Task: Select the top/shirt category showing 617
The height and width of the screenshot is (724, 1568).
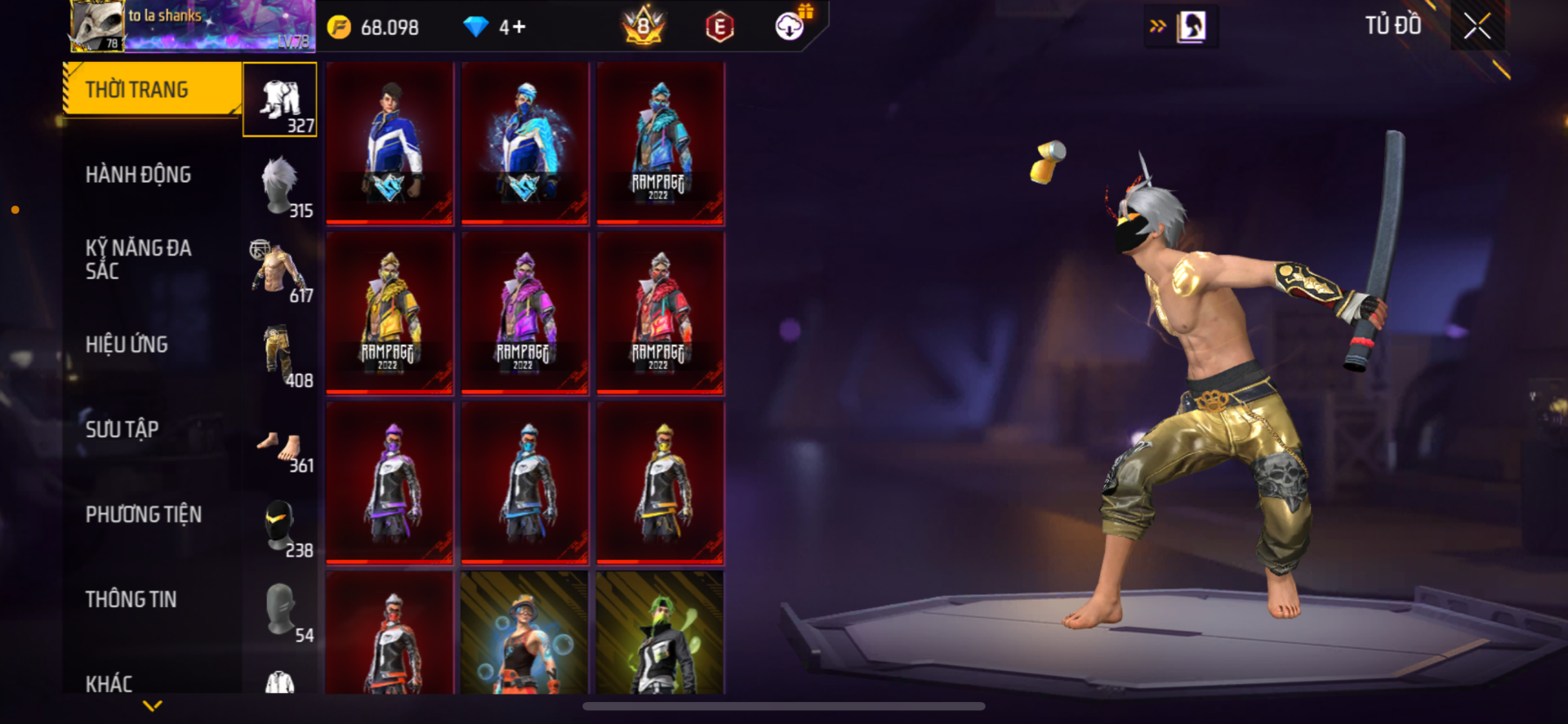Action: pos(280,270)
